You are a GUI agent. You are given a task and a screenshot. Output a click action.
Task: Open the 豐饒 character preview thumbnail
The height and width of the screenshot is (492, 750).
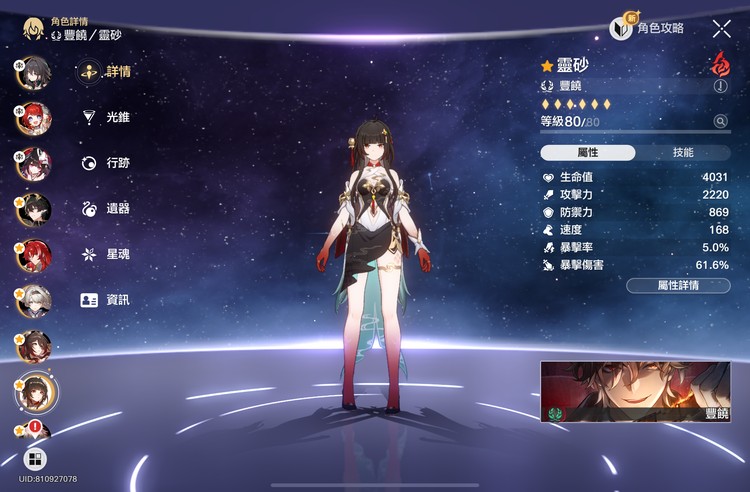[x=635, y=392]
